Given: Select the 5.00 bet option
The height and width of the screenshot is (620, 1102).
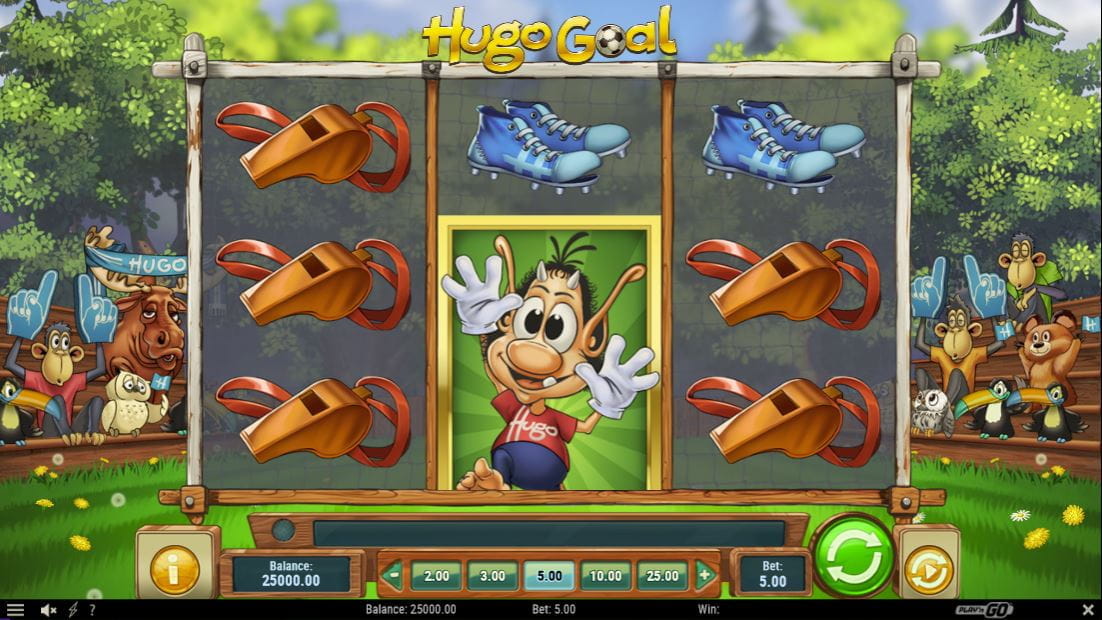Looking at the screenshot, I should pyautogui.click(x=549, y=576).
